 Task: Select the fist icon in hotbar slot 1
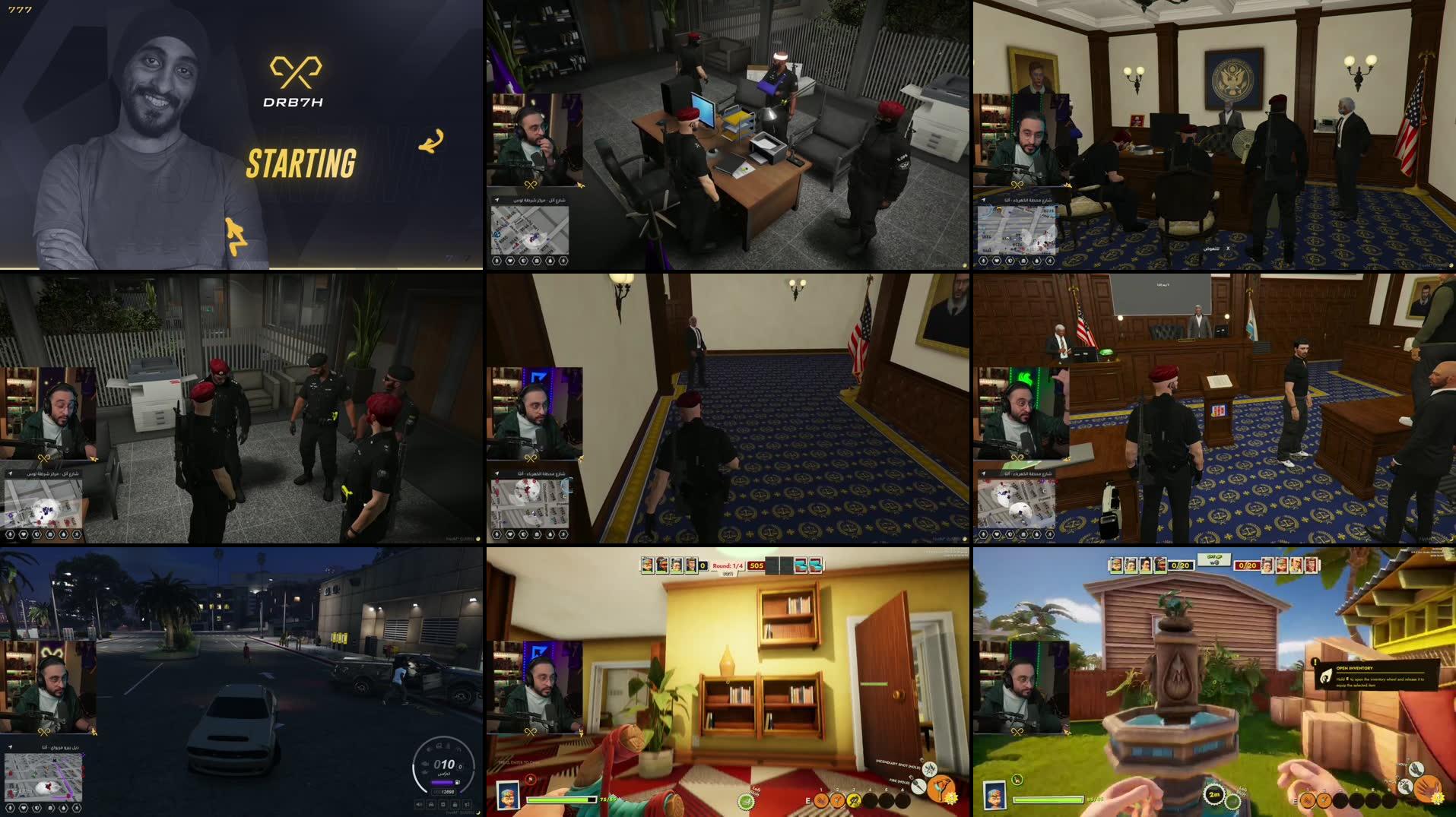(823, 800)
